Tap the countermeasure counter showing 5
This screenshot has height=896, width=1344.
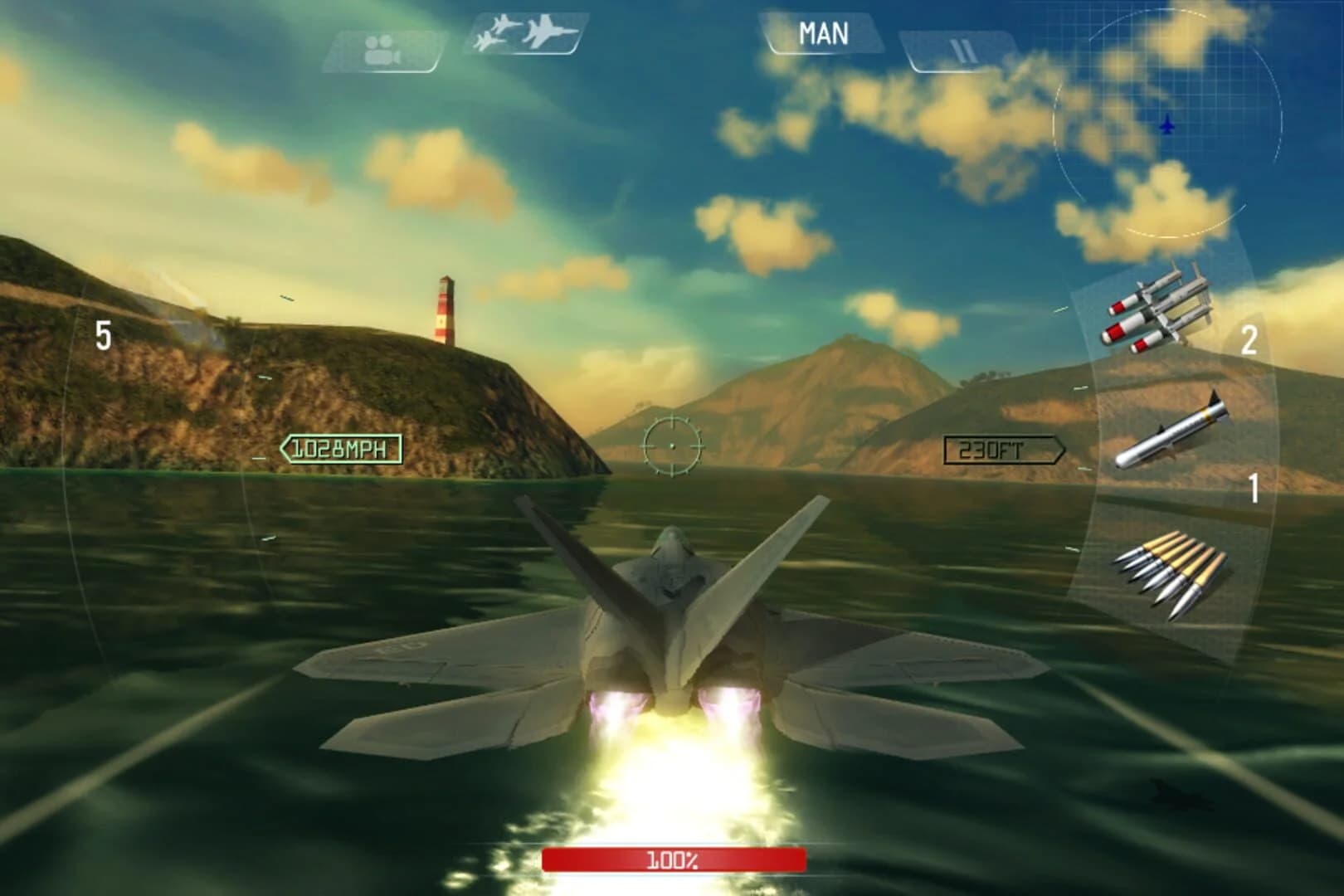[x=103, y=335]
